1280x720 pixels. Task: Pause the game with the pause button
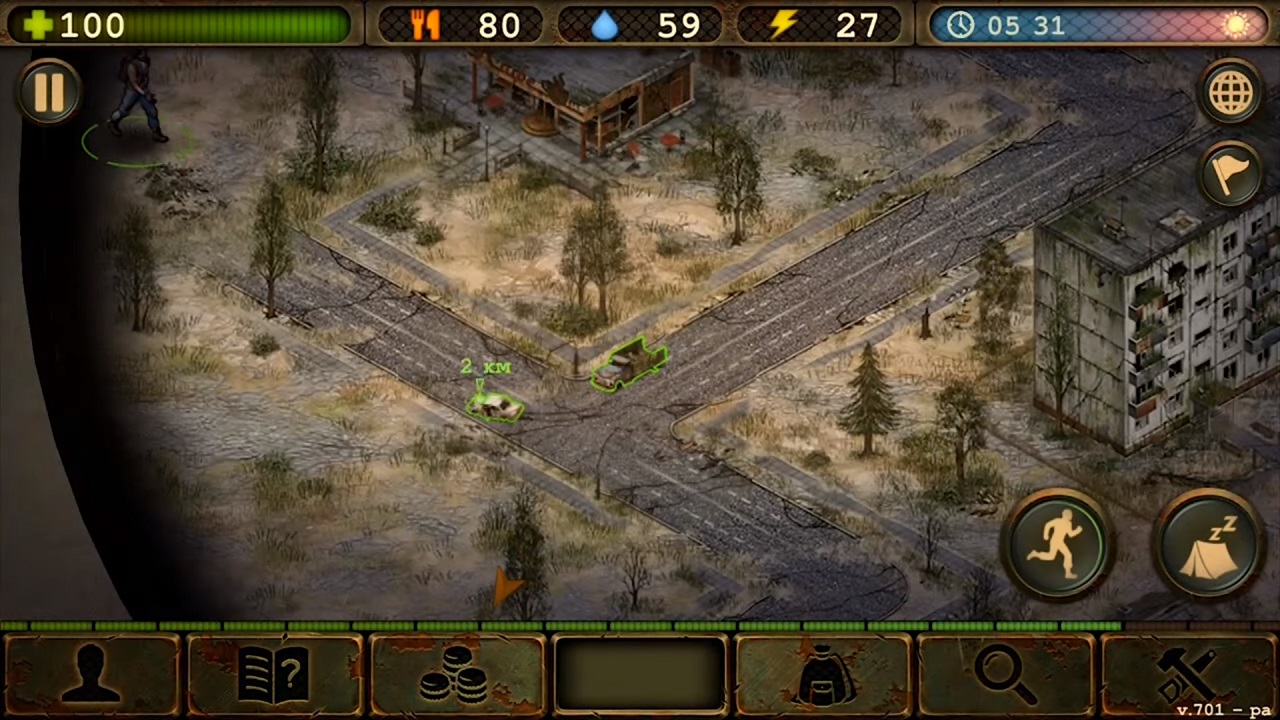(x=49, y=92)
